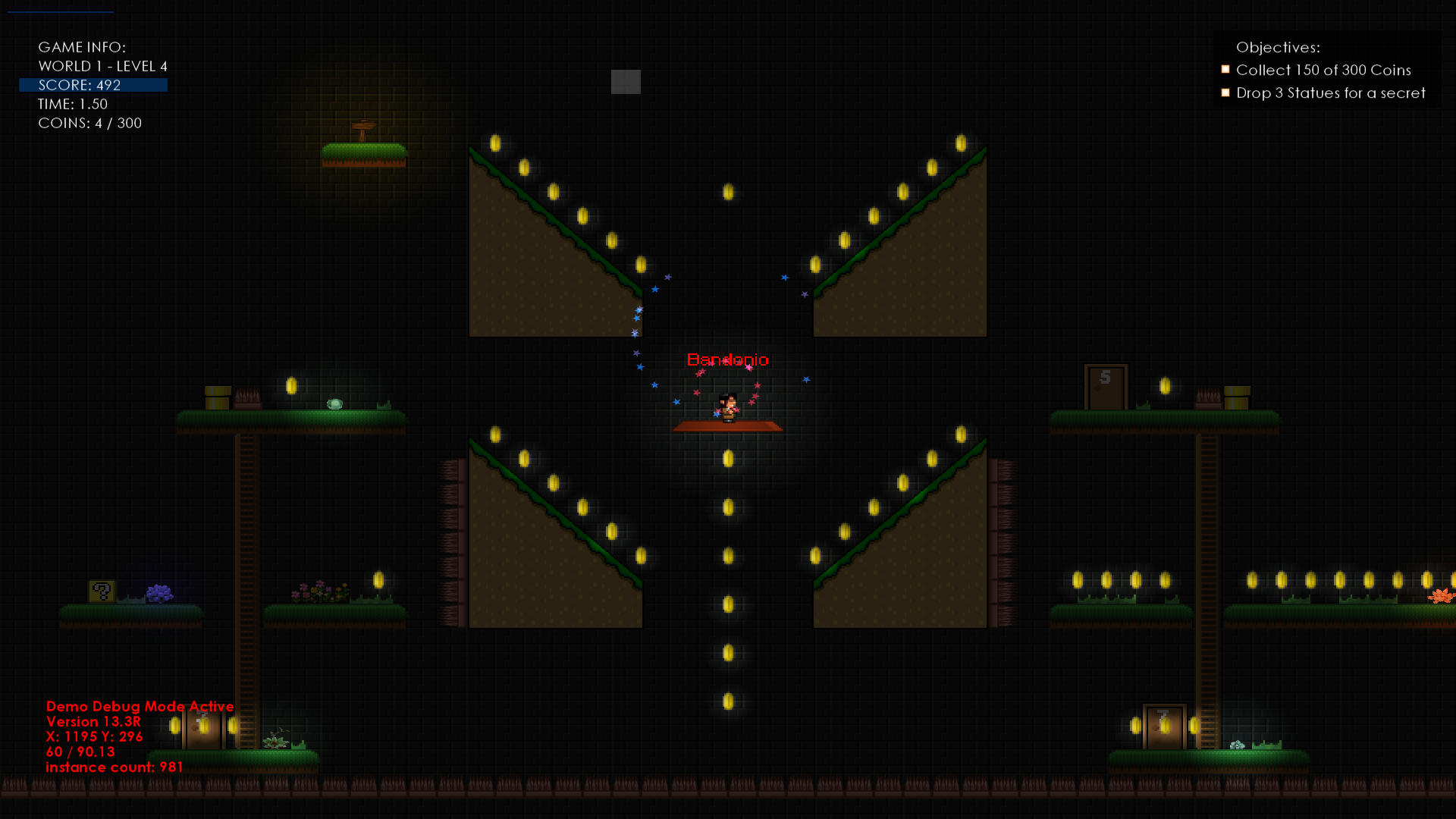Click the Demo Debug Mode Active text
The image size is (1456, 819).
pyautogui.click(x=140, y=706)
